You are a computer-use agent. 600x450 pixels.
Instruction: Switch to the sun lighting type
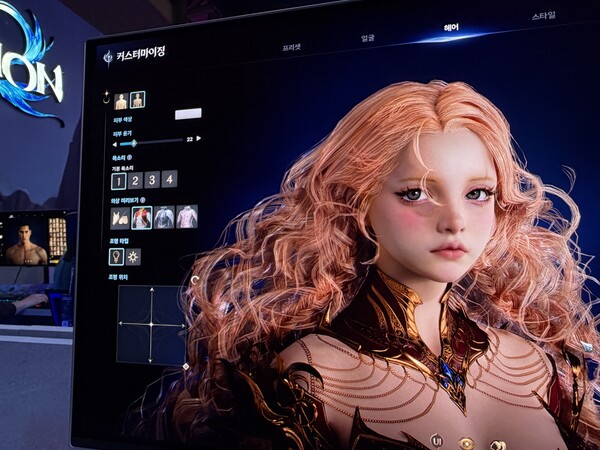click(133, 257)
